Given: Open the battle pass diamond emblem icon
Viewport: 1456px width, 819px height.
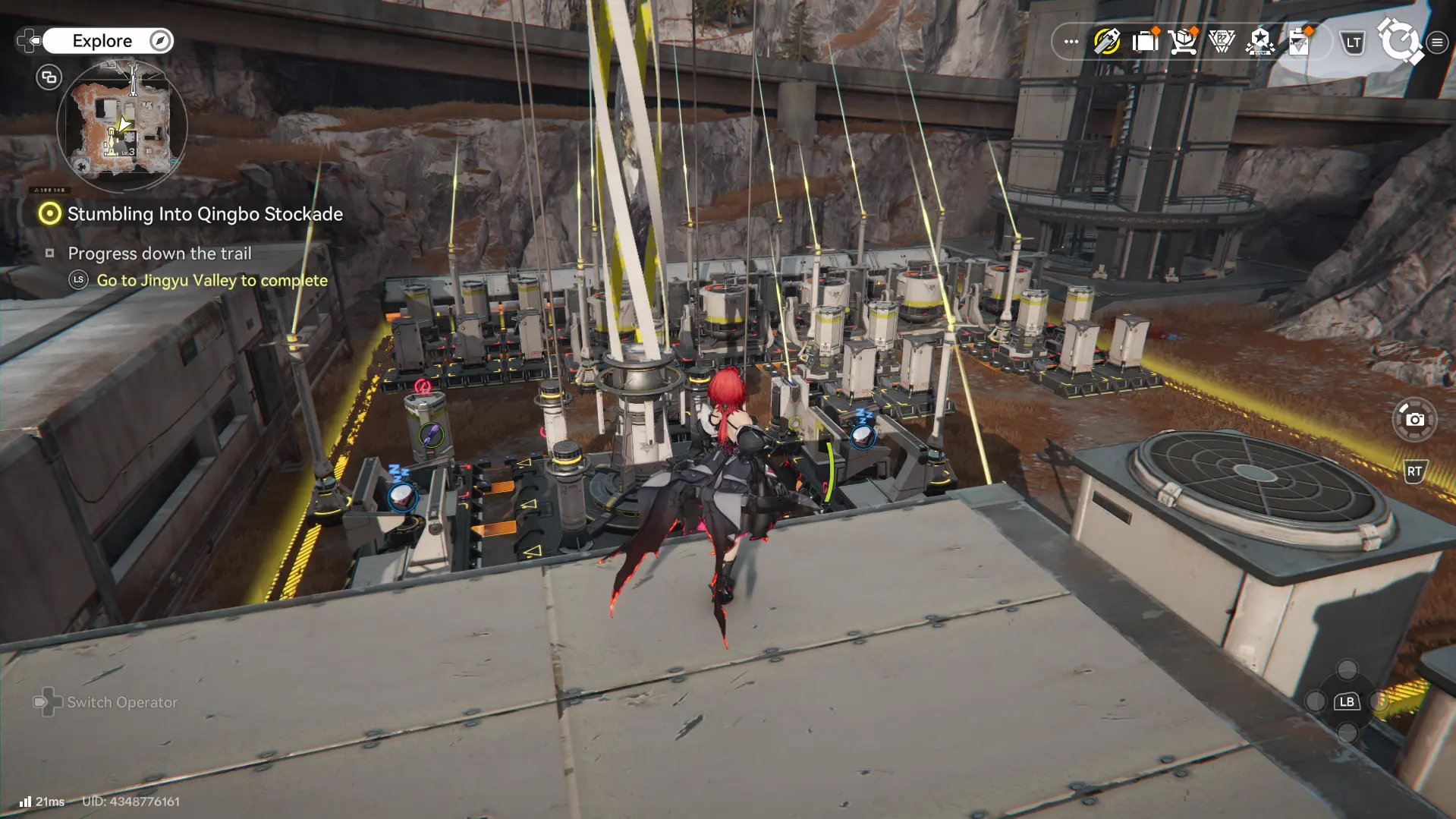Looking at the screenshot, I should [1222, 42].
